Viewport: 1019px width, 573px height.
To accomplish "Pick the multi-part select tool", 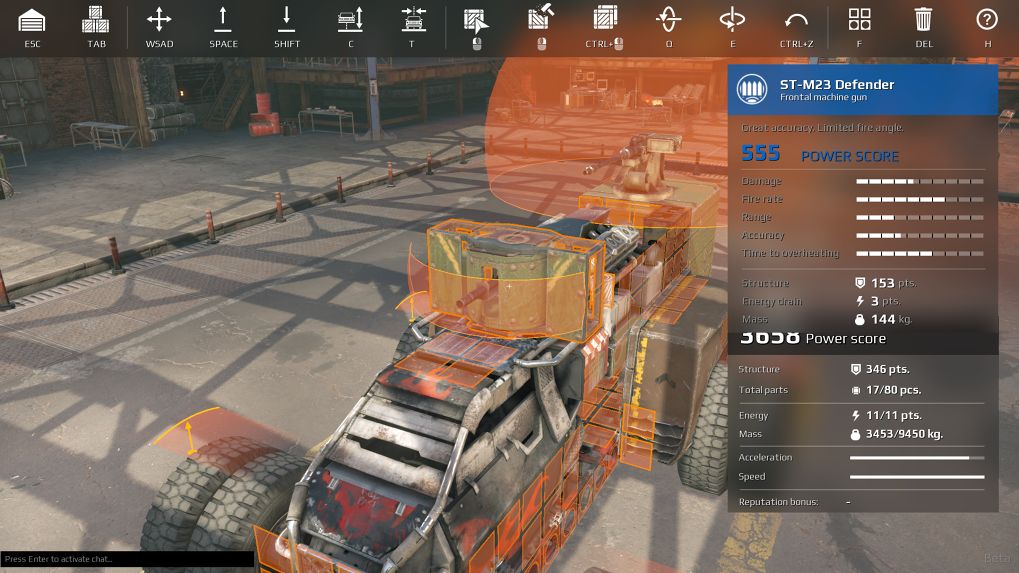I will 604,20.
